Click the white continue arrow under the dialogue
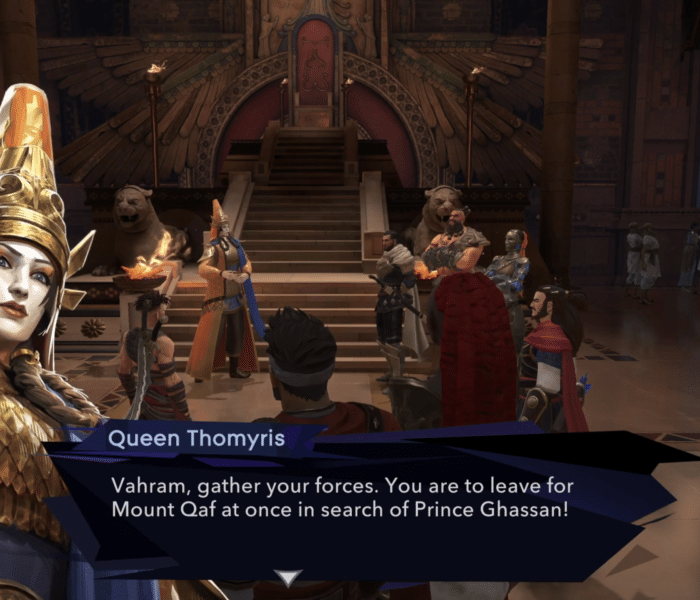The height and width of the screenshot is (600, 700). 288,578
